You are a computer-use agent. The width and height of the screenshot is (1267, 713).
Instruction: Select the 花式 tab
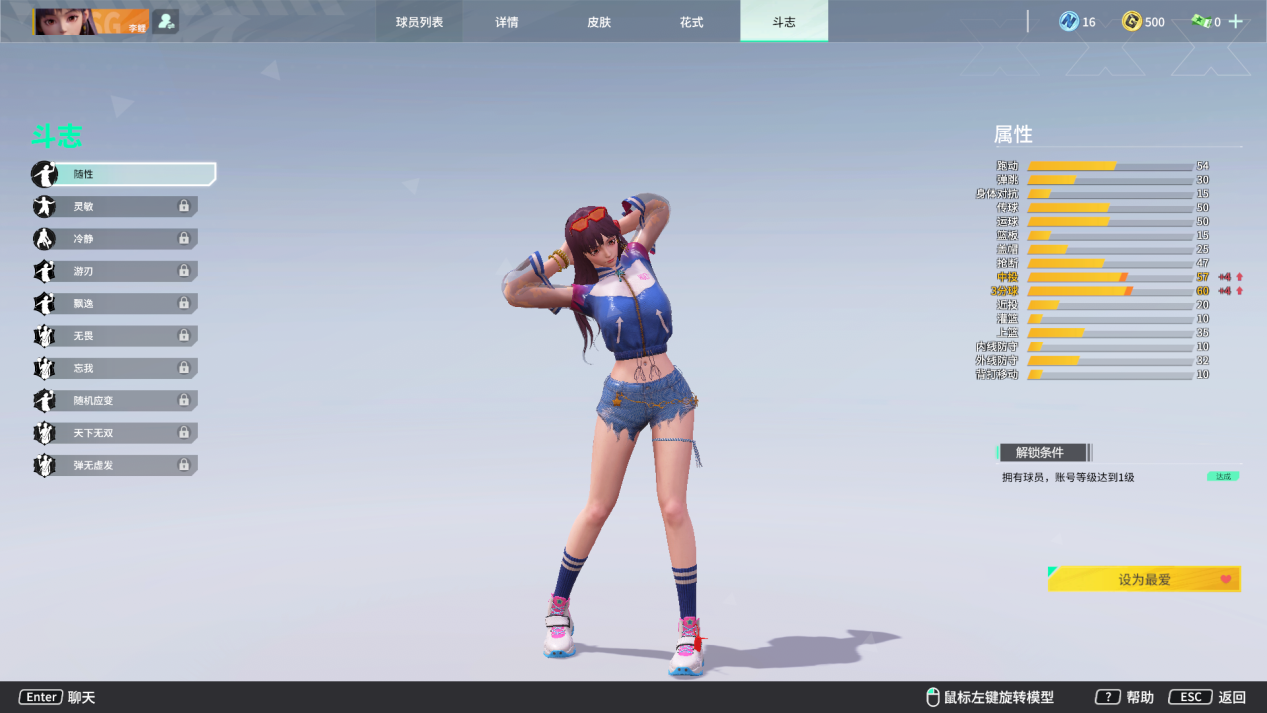click(691, 22)
